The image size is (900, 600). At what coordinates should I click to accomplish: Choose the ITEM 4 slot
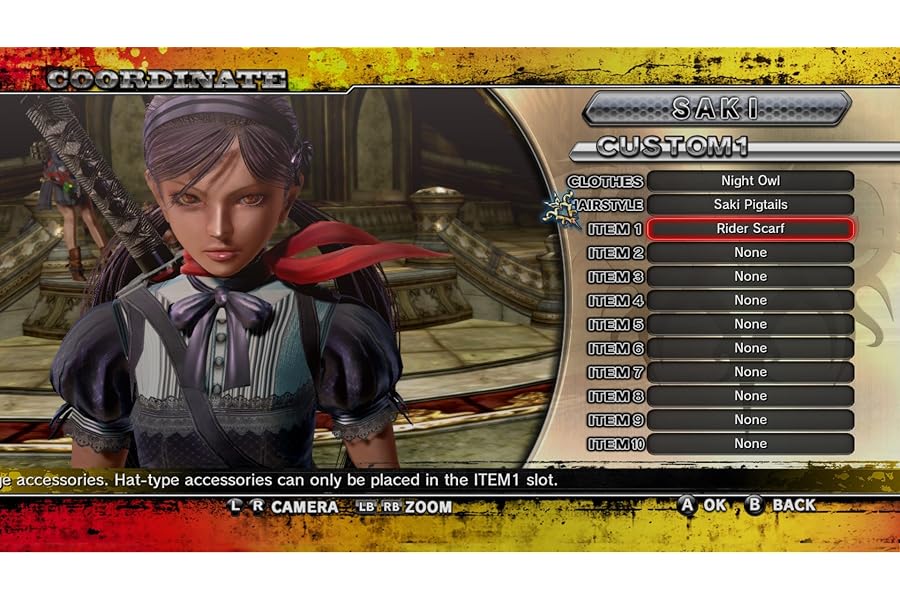click(750, 301)
